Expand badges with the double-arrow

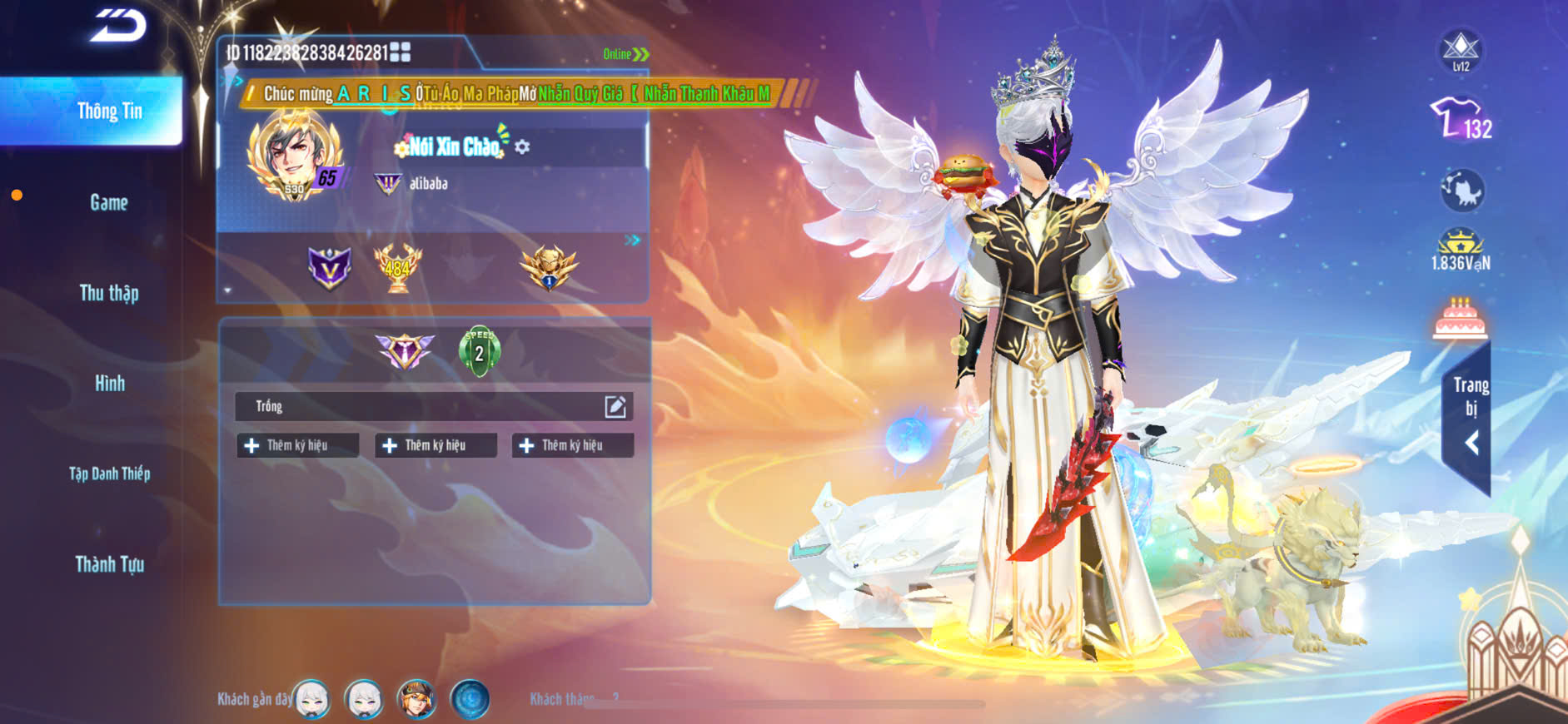632,241
